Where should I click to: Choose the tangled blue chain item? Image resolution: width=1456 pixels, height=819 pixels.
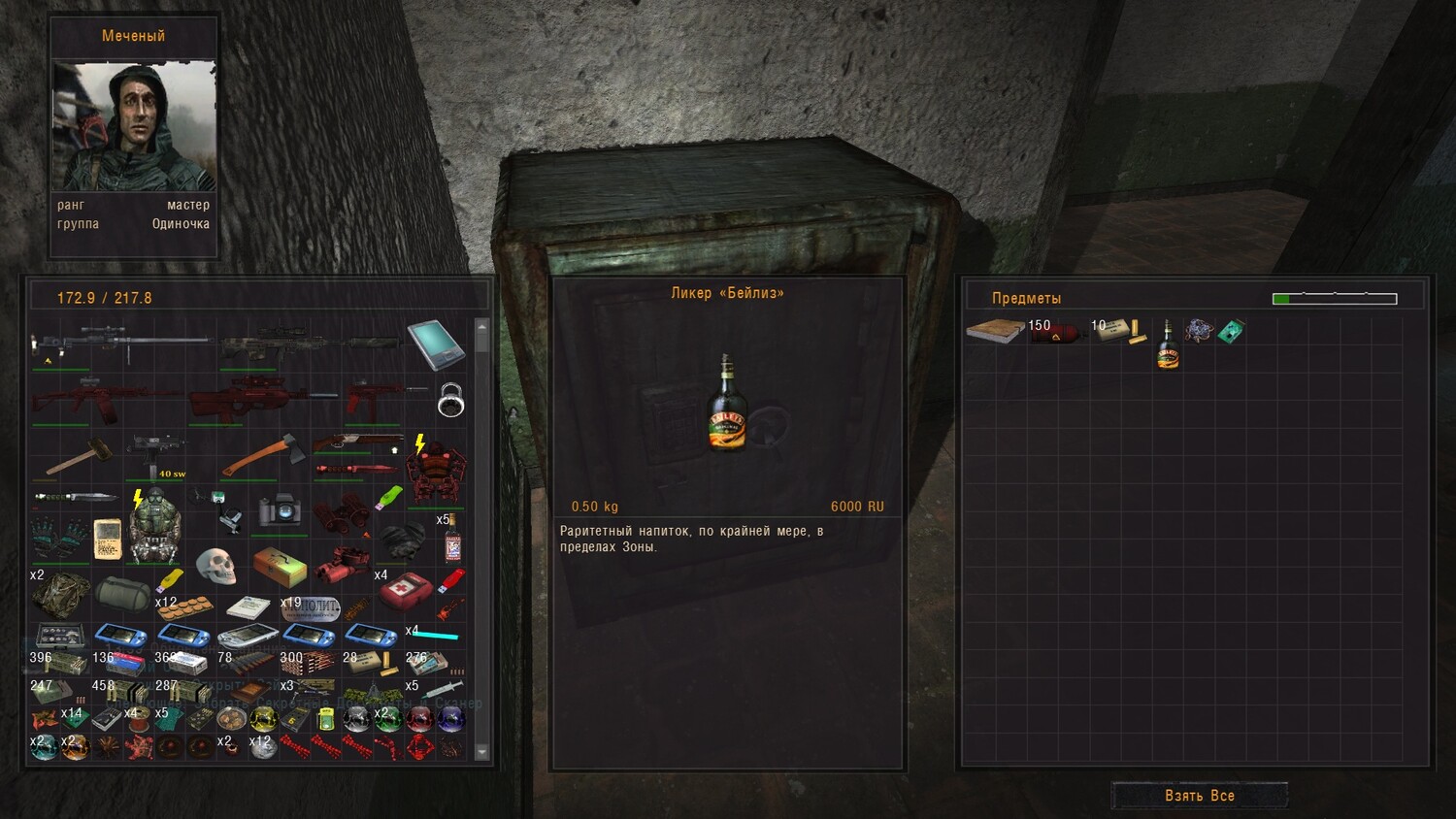point(1199,331)
